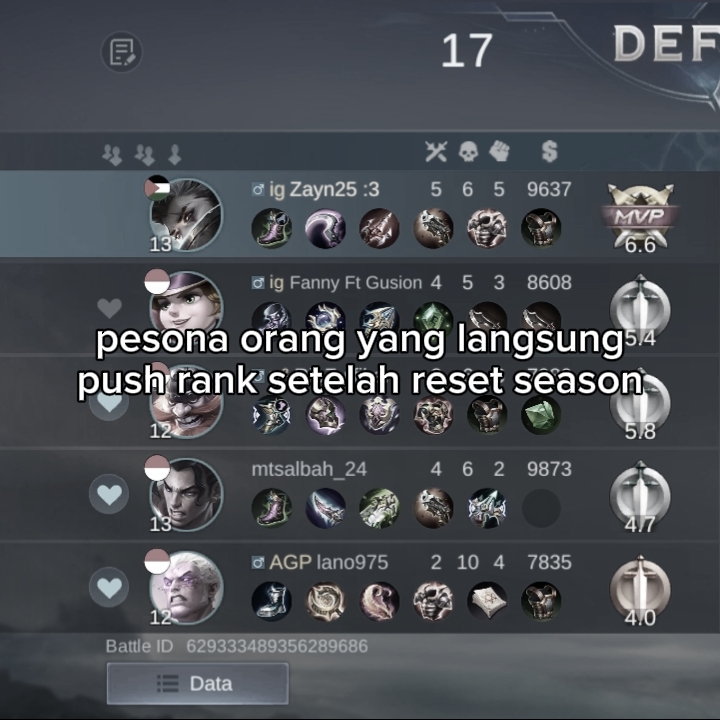
Task: View mtsalbah_24's hero avatar
Action: click(x=186, y=494)
